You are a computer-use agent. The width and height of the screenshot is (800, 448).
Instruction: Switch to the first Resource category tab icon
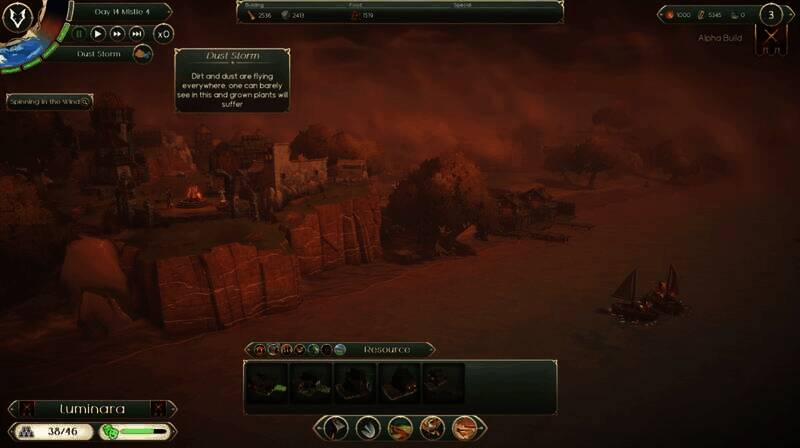pyautogui.click(x=260, y=349)
